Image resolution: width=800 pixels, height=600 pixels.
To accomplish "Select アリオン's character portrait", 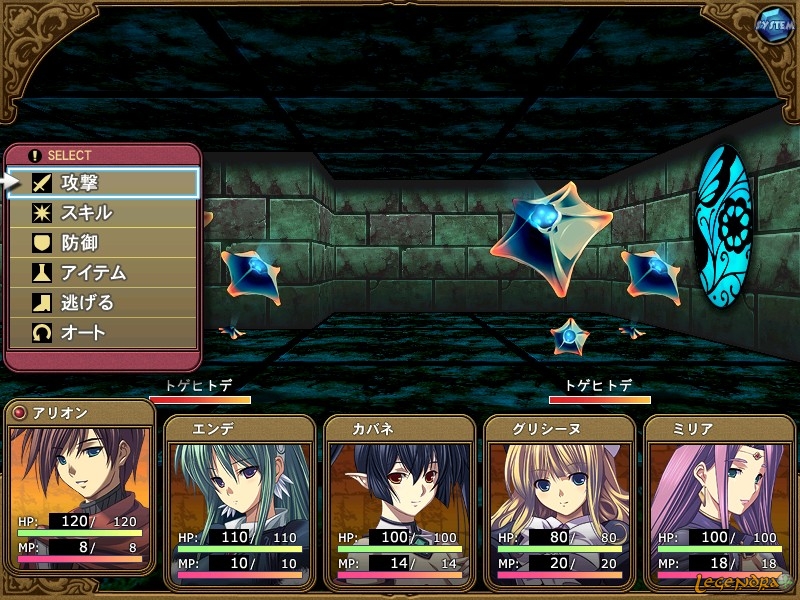I will 80,470.
